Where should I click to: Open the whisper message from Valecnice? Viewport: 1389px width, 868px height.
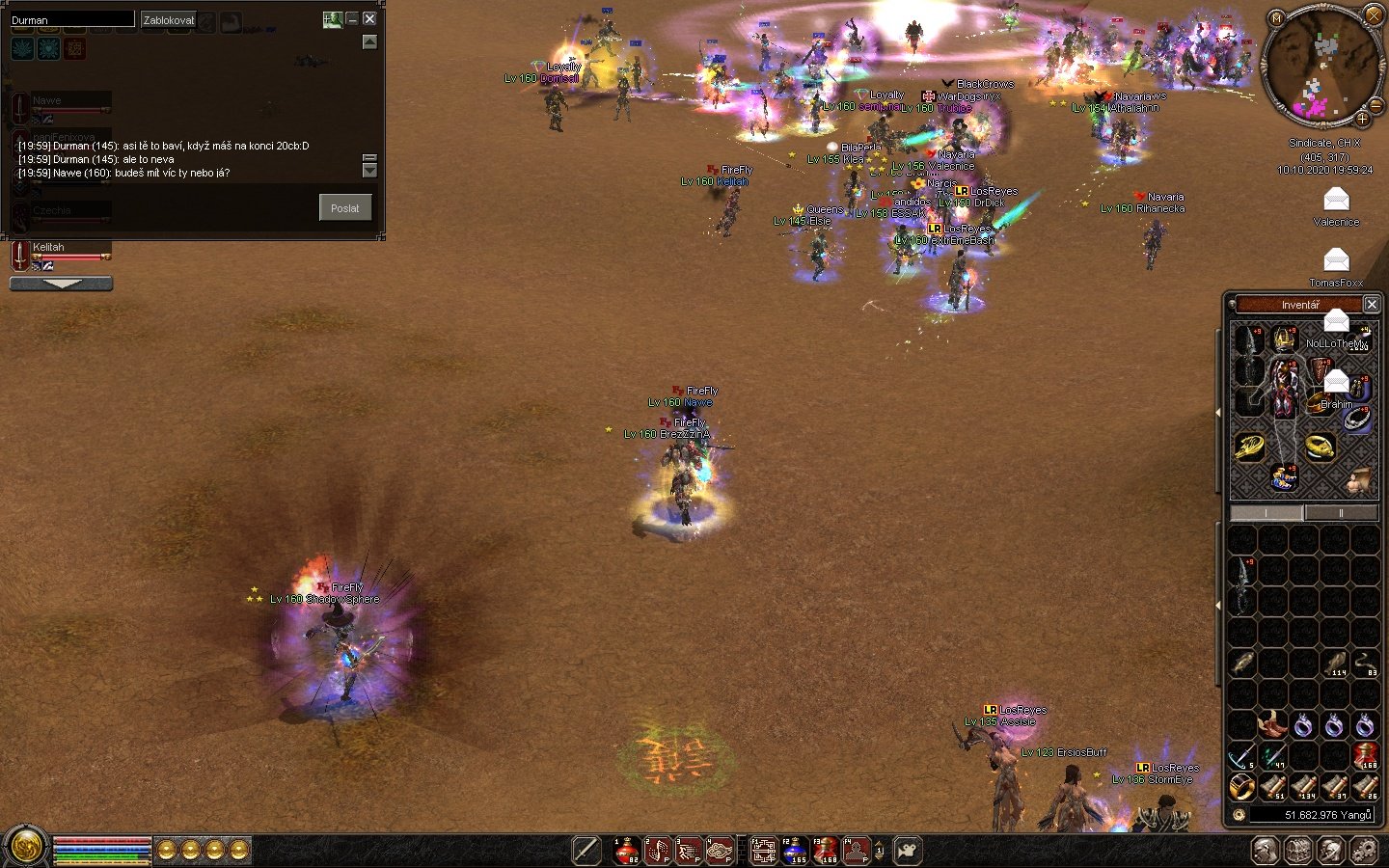coord(1336,201)
